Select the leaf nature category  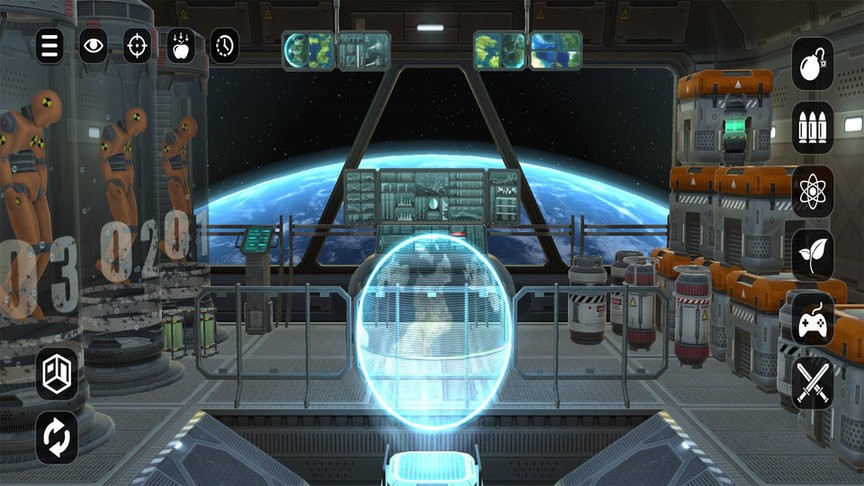(812, 254)
